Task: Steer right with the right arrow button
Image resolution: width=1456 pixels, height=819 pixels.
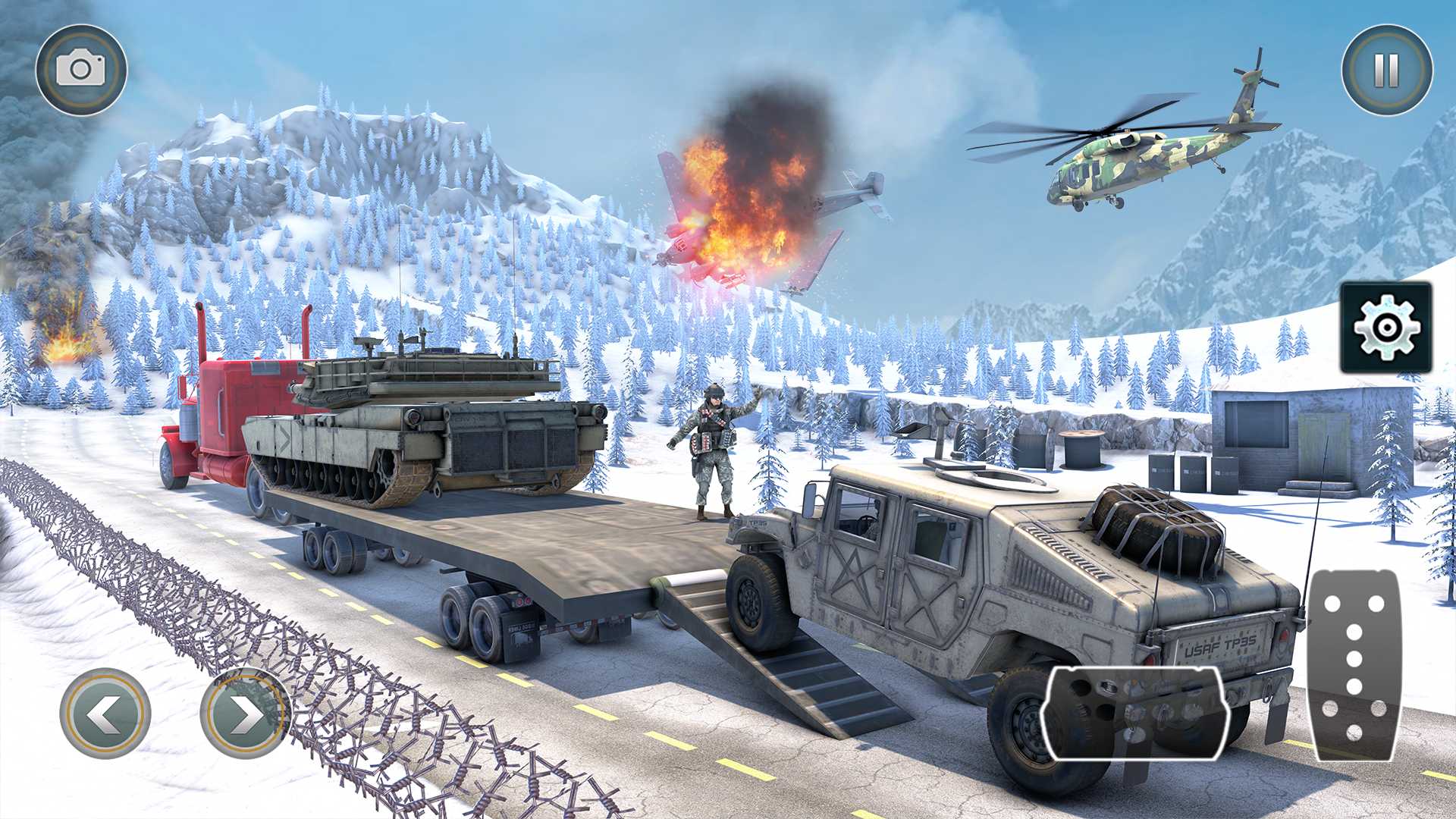Action: coord(245,713)
